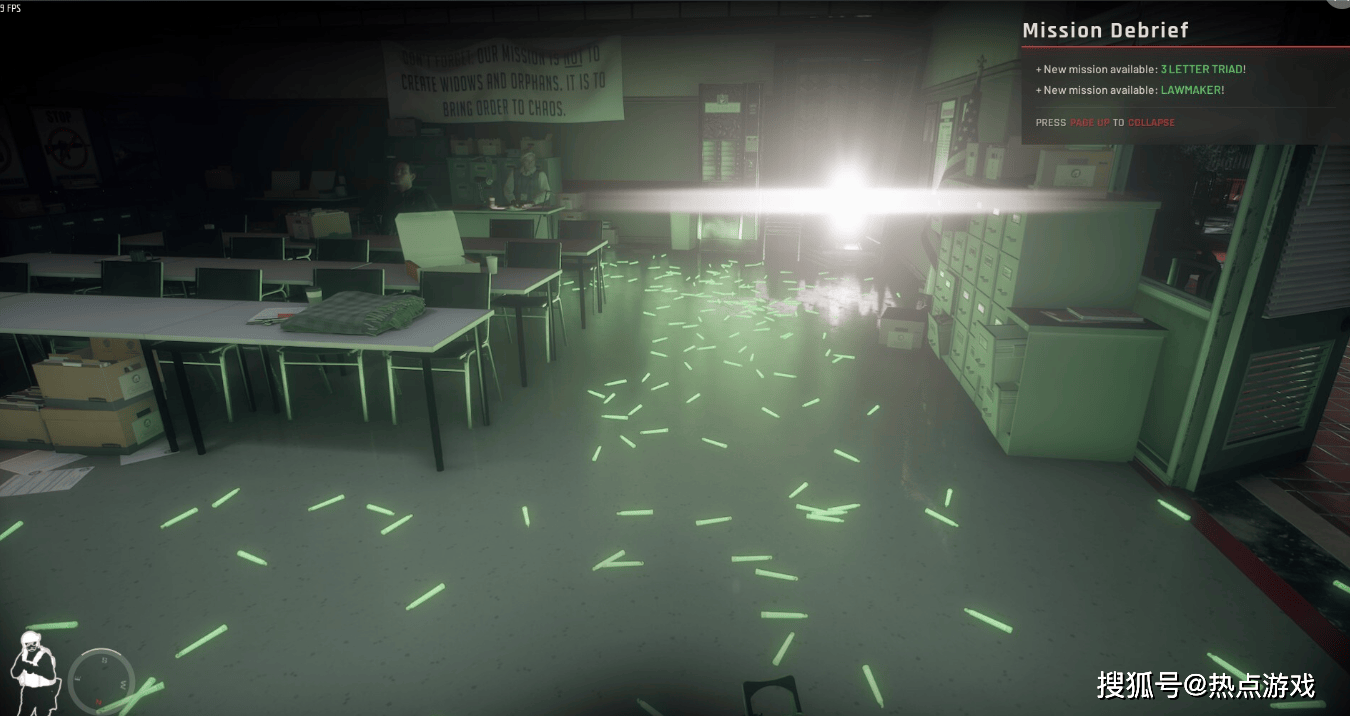Click the Mission Debrief panel header
This screenshot has width=1350, height=716.
(x=1105, y=31)
